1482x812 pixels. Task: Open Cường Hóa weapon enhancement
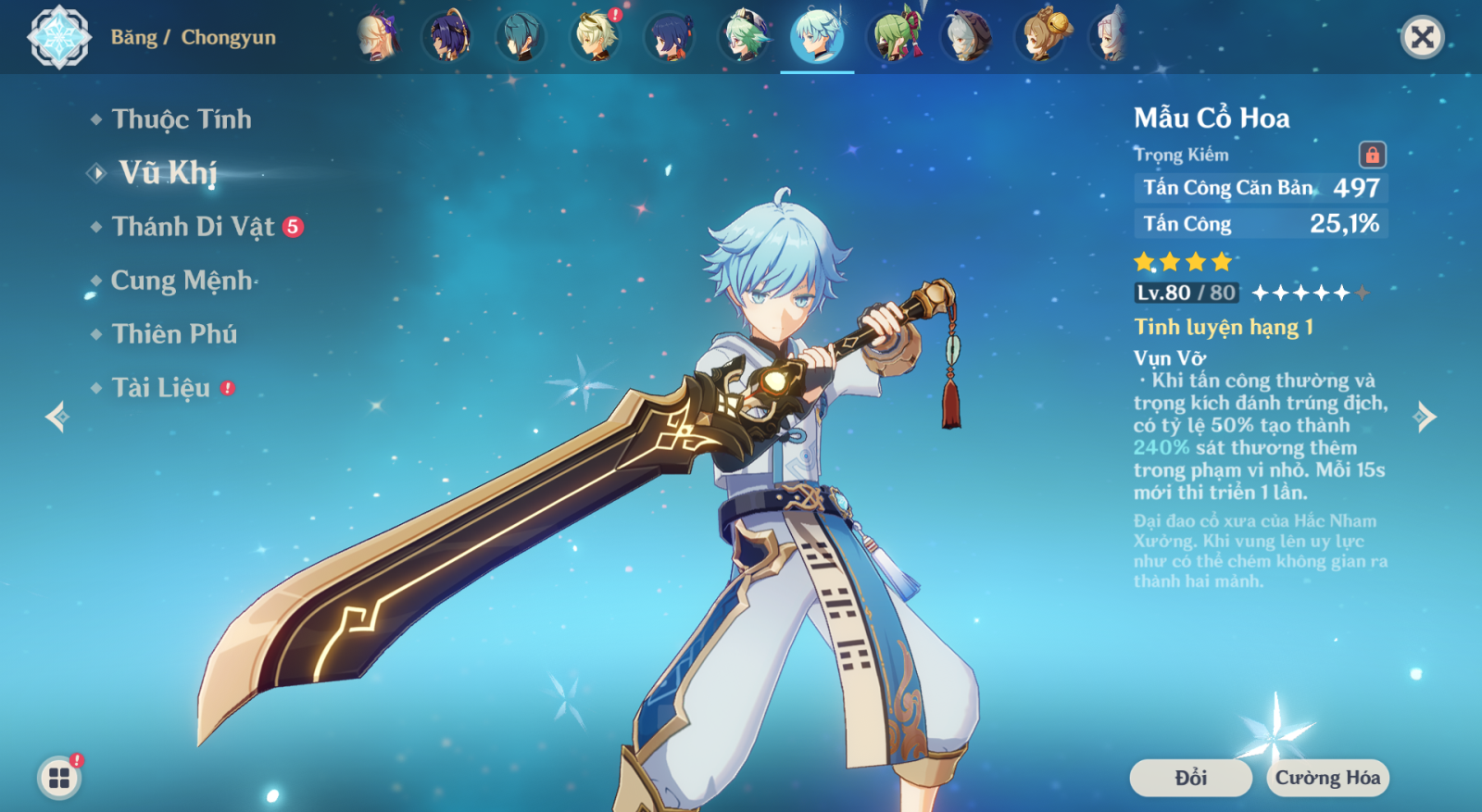tap(1327, 778)
